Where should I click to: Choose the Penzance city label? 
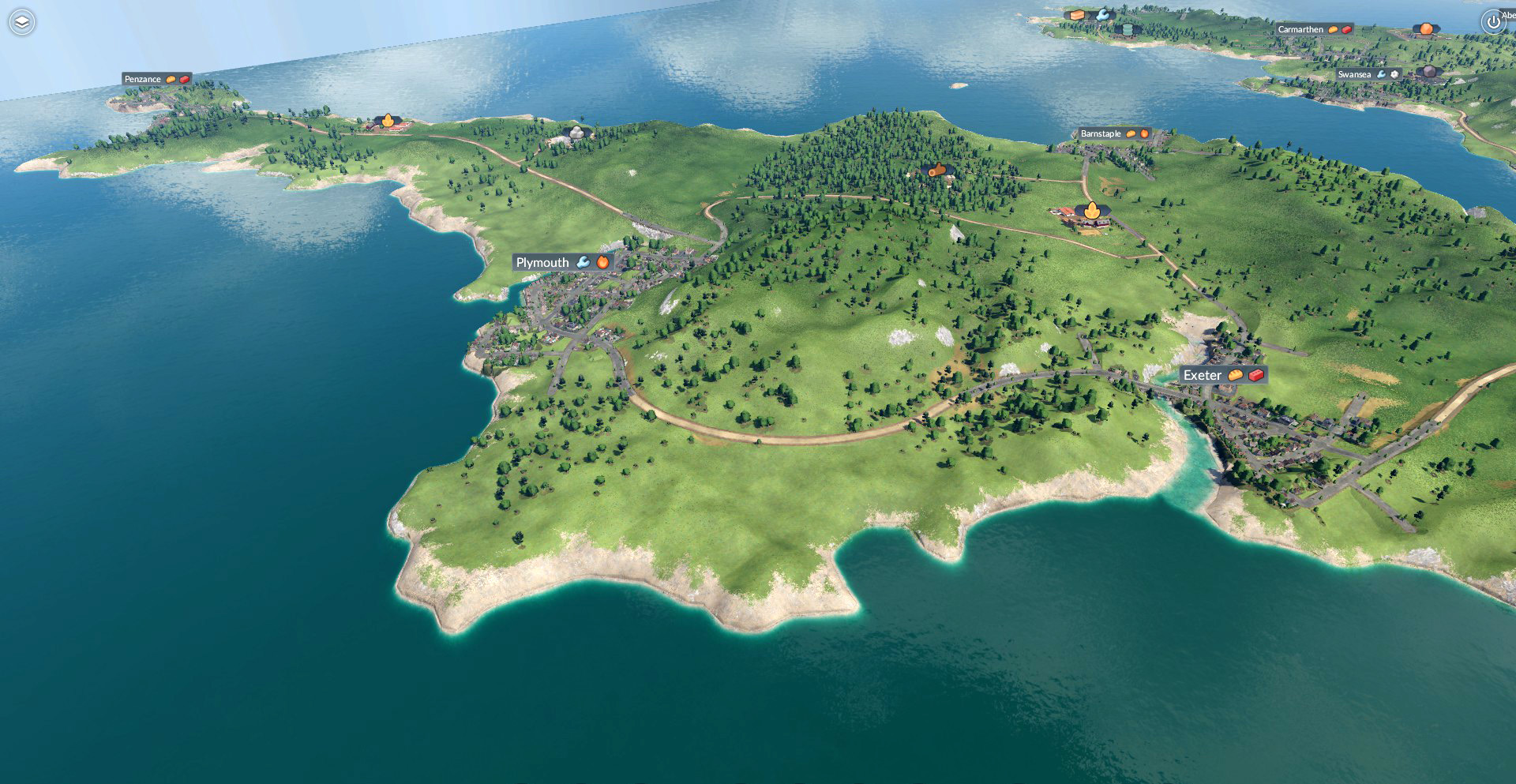coord(143,79)
